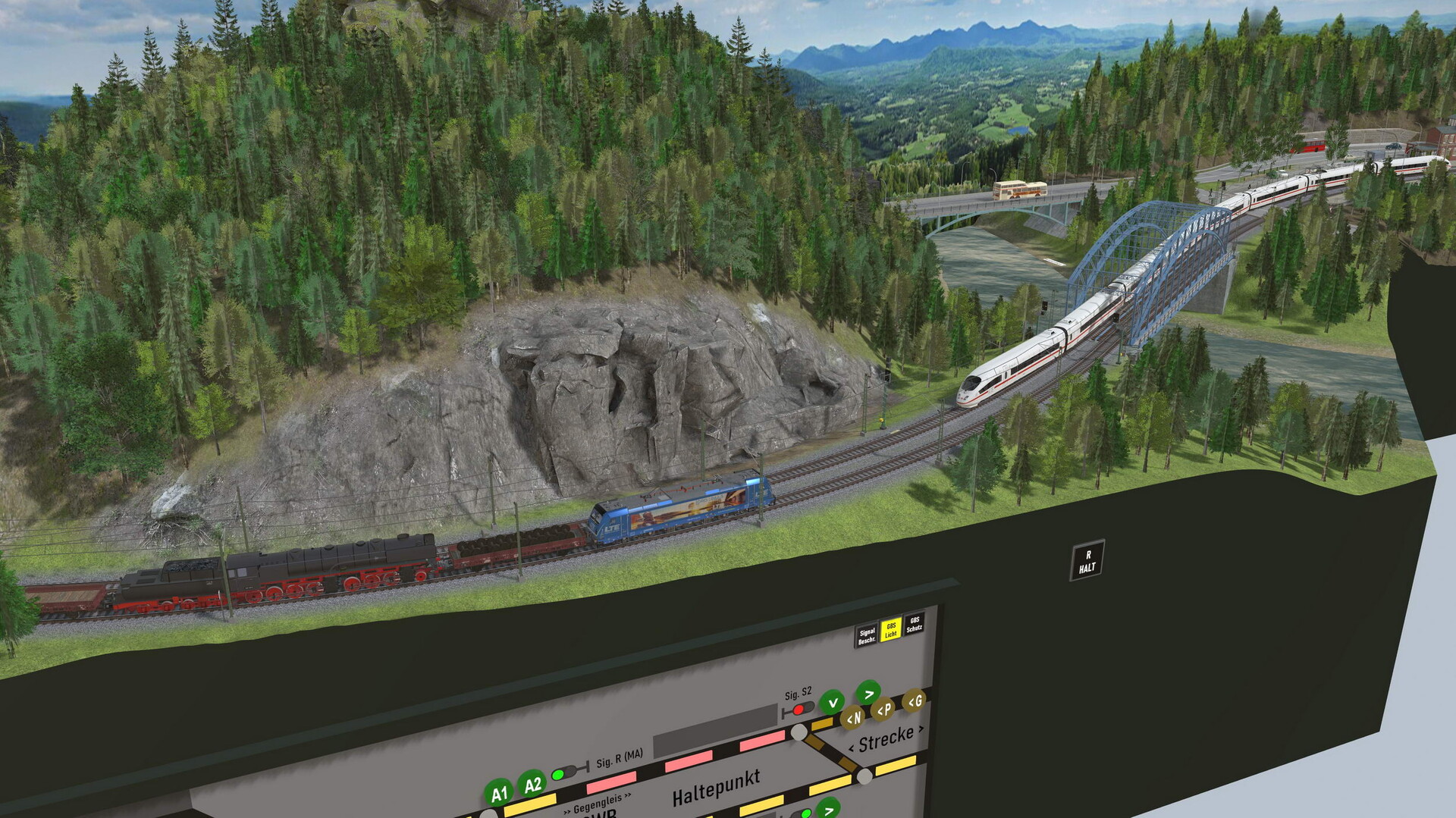
Task: Click the green v button near Sig. S2
Action: click(x=833, y=702)
